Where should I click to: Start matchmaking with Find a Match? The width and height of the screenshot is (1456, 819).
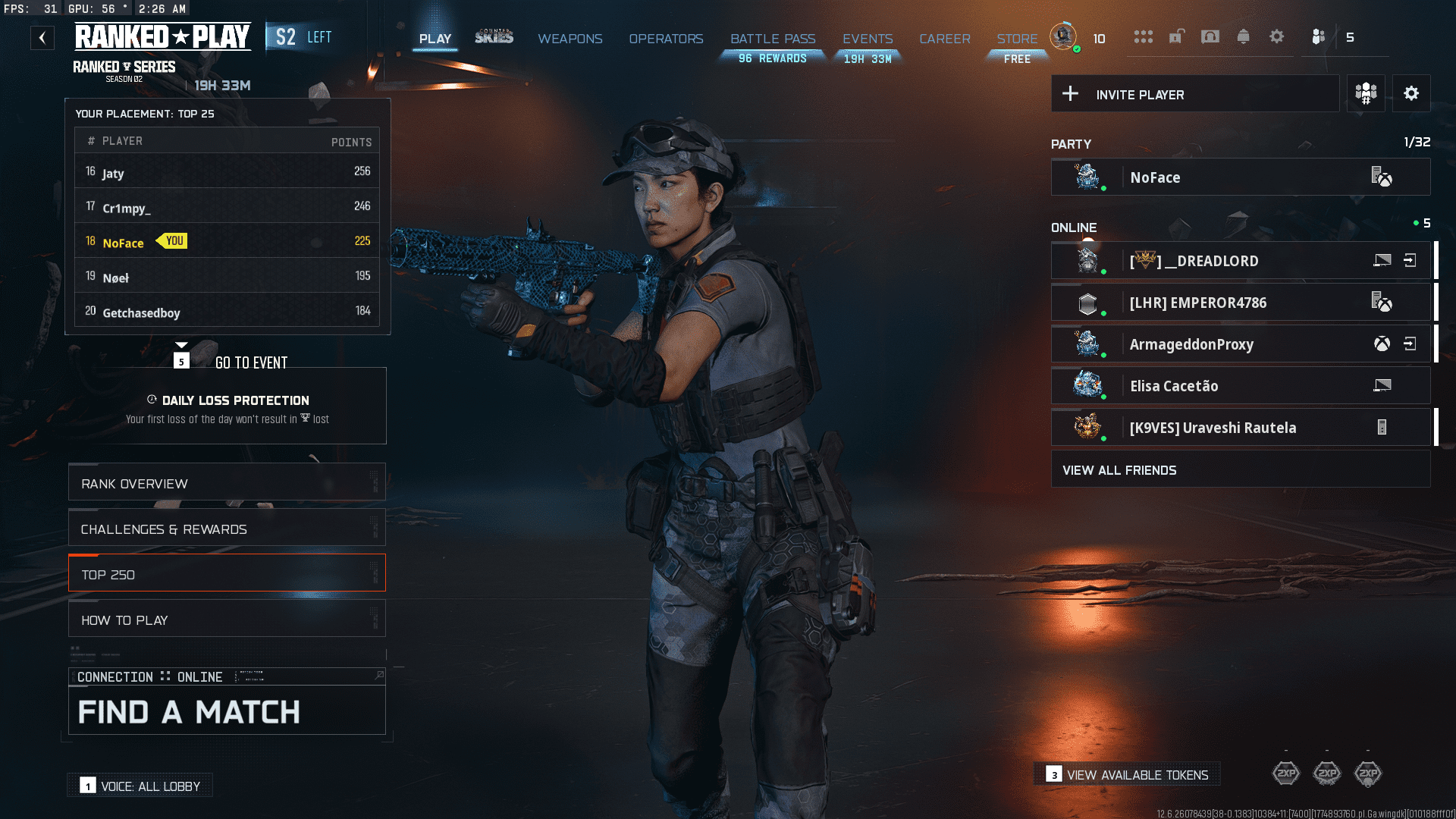tap(227, 711)
